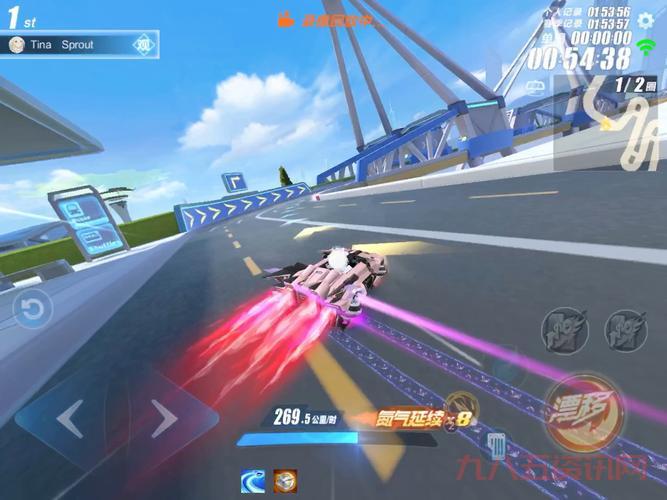This screenshot has width=667, height=500.
Task: Tap the thumbs-up like icon
Action: 286,18
